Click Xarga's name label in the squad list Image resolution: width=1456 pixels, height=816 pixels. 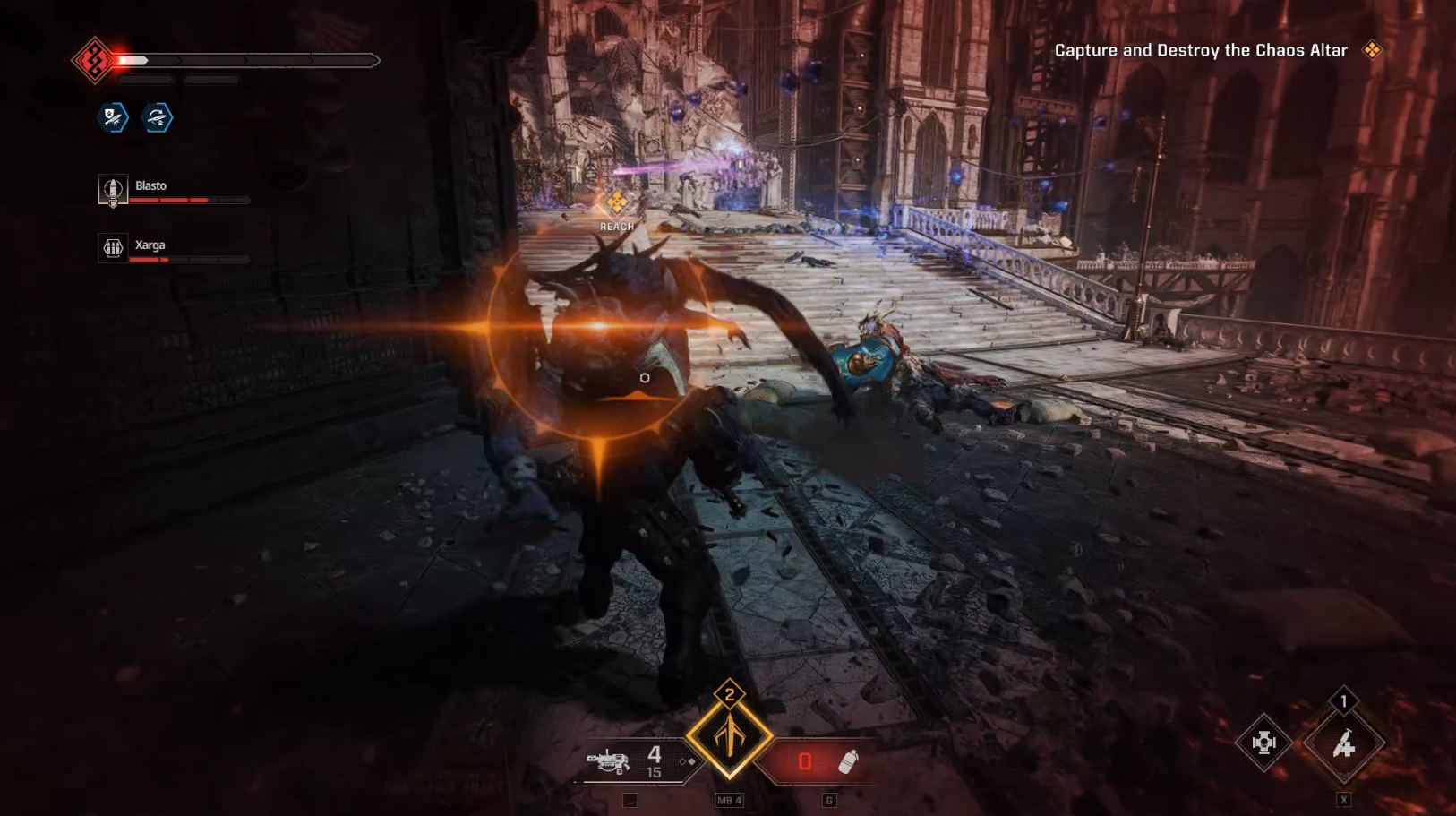click(150, 245)
